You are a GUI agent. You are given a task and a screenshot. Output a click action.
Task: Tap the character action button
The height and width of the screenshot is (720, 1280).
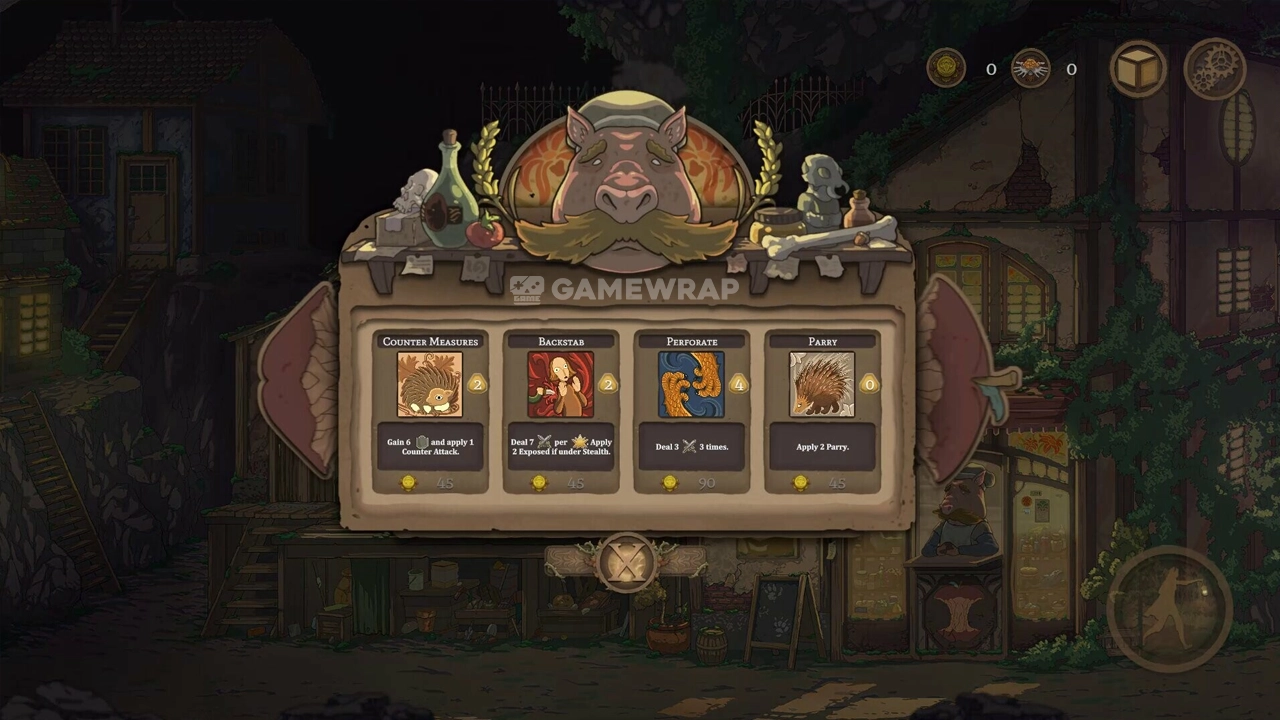[x=1170, y=608]
